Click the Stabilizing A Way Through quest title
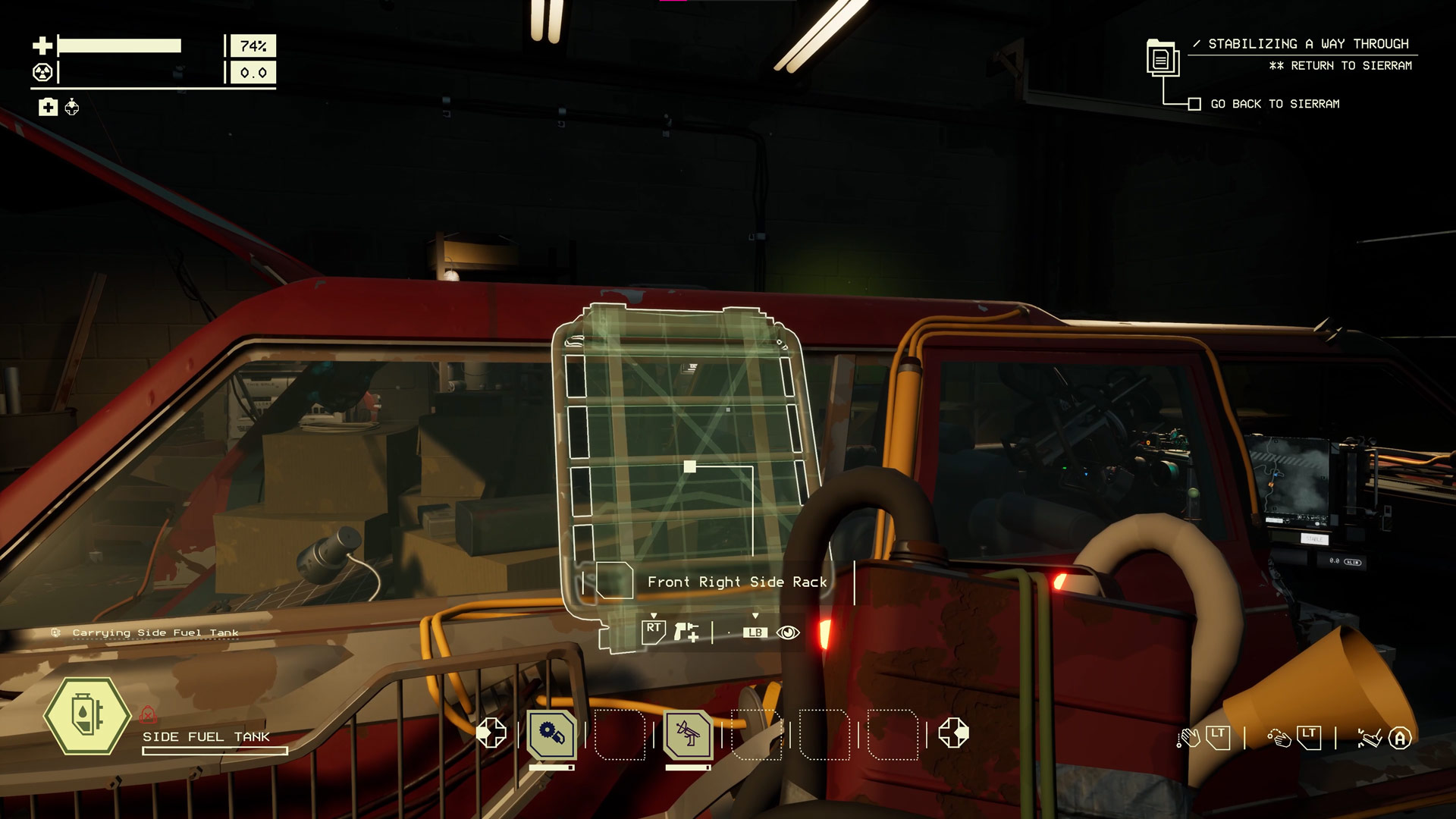Image resolution: width=1456 pixels, height=819 pixels. (1307, 44)
